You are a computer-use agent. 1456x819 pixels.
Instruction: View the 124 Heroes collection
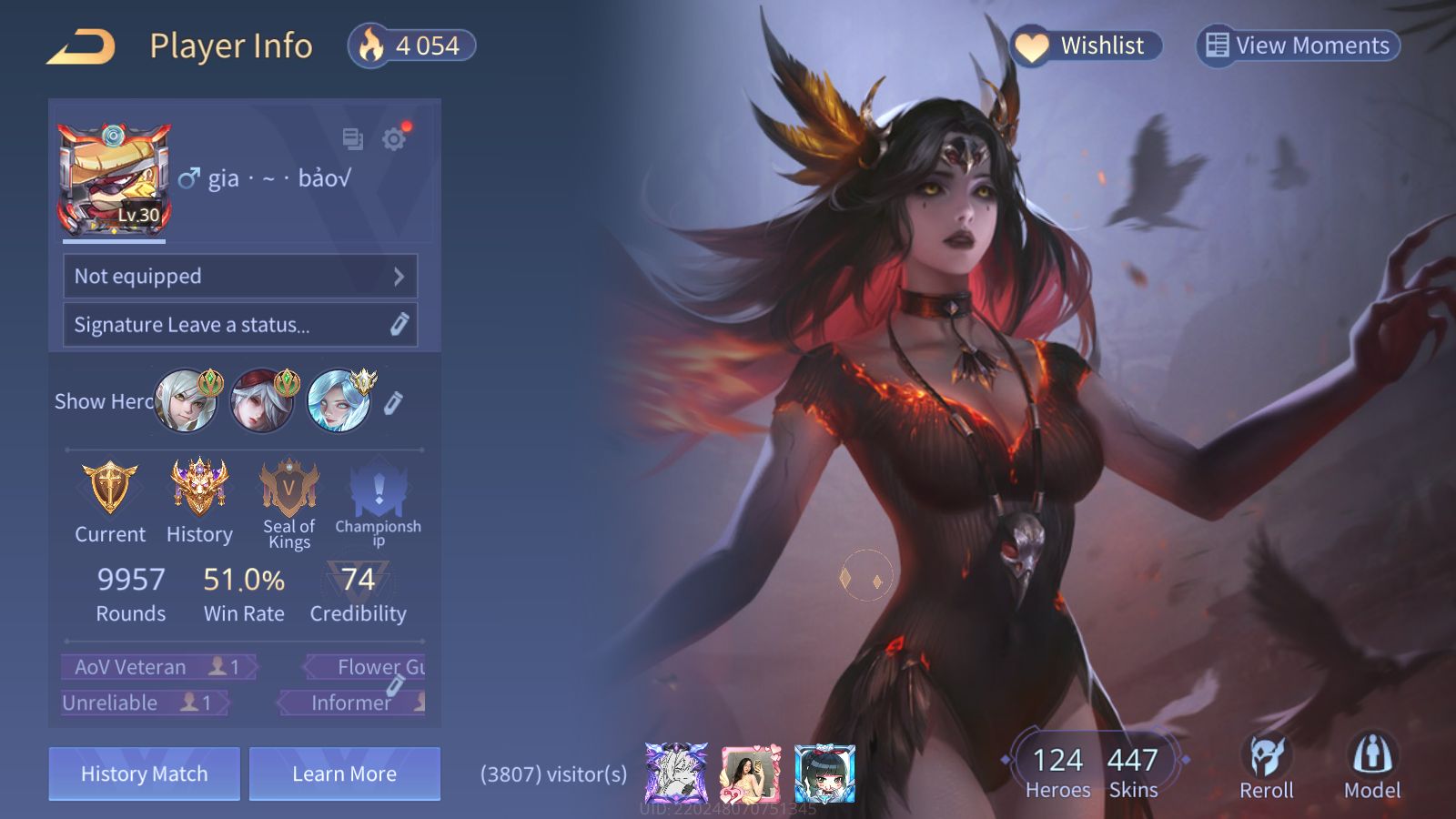tap(1057, 772)
